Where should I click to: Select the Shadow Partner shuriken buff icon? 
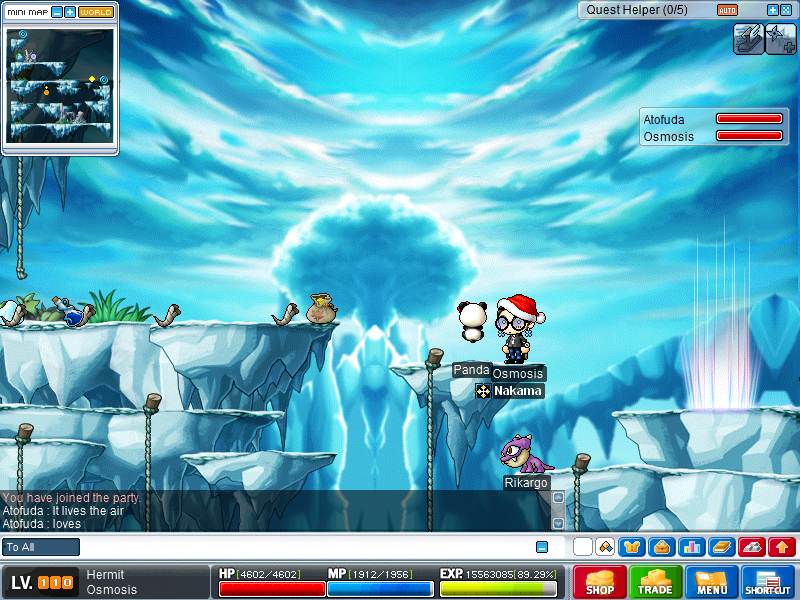pyautogui.click(x=779, y=38)
